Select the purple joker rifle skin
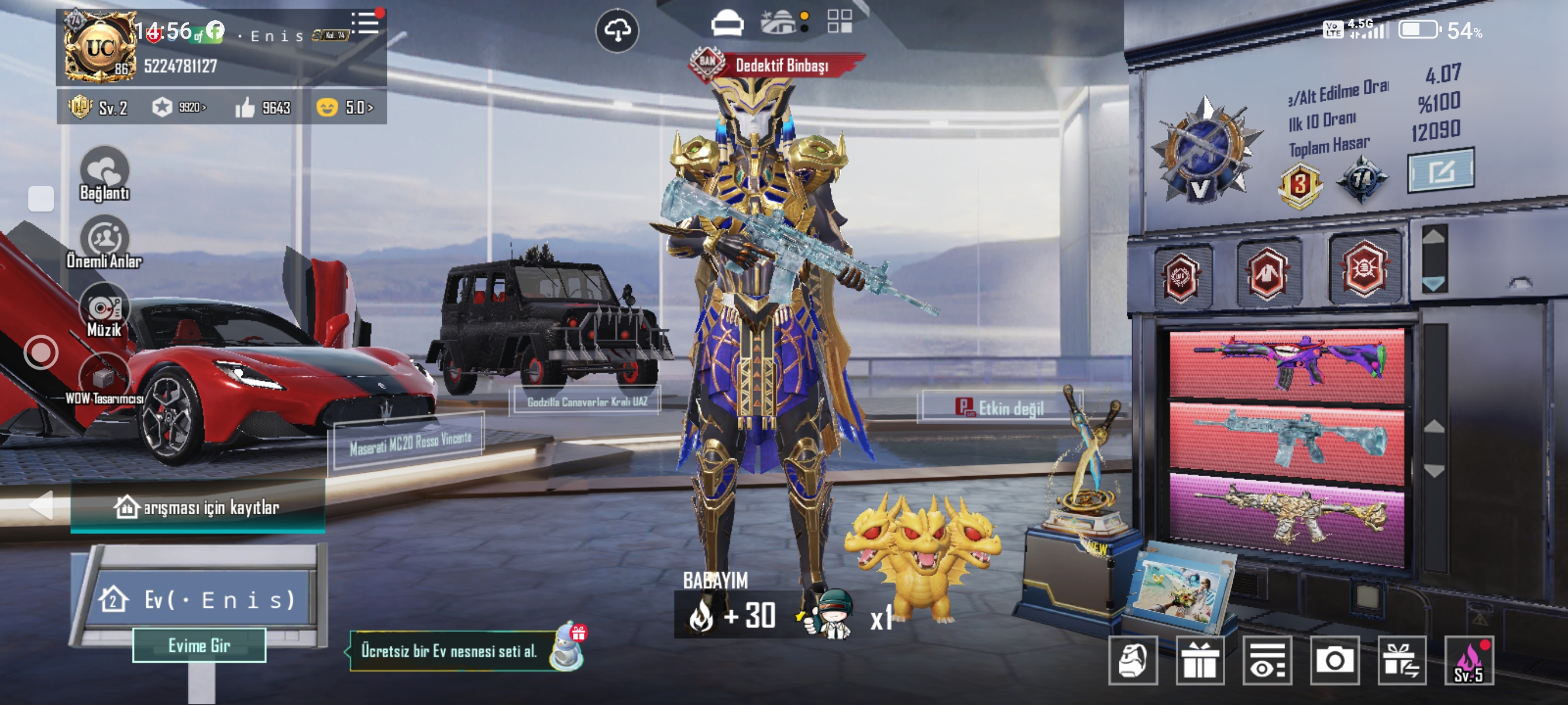The height and width of the screenshot is (705, 1568). tap(1287, 365)
